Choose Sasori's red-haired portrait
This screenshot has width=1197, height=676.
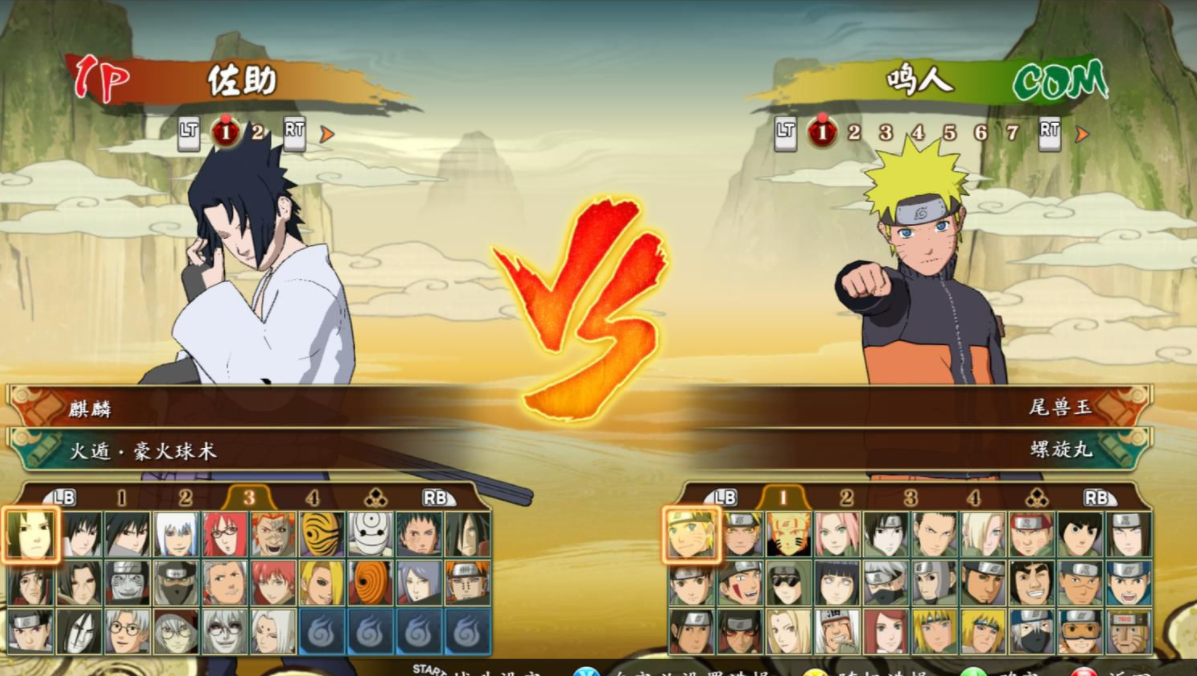pos(273,583)
